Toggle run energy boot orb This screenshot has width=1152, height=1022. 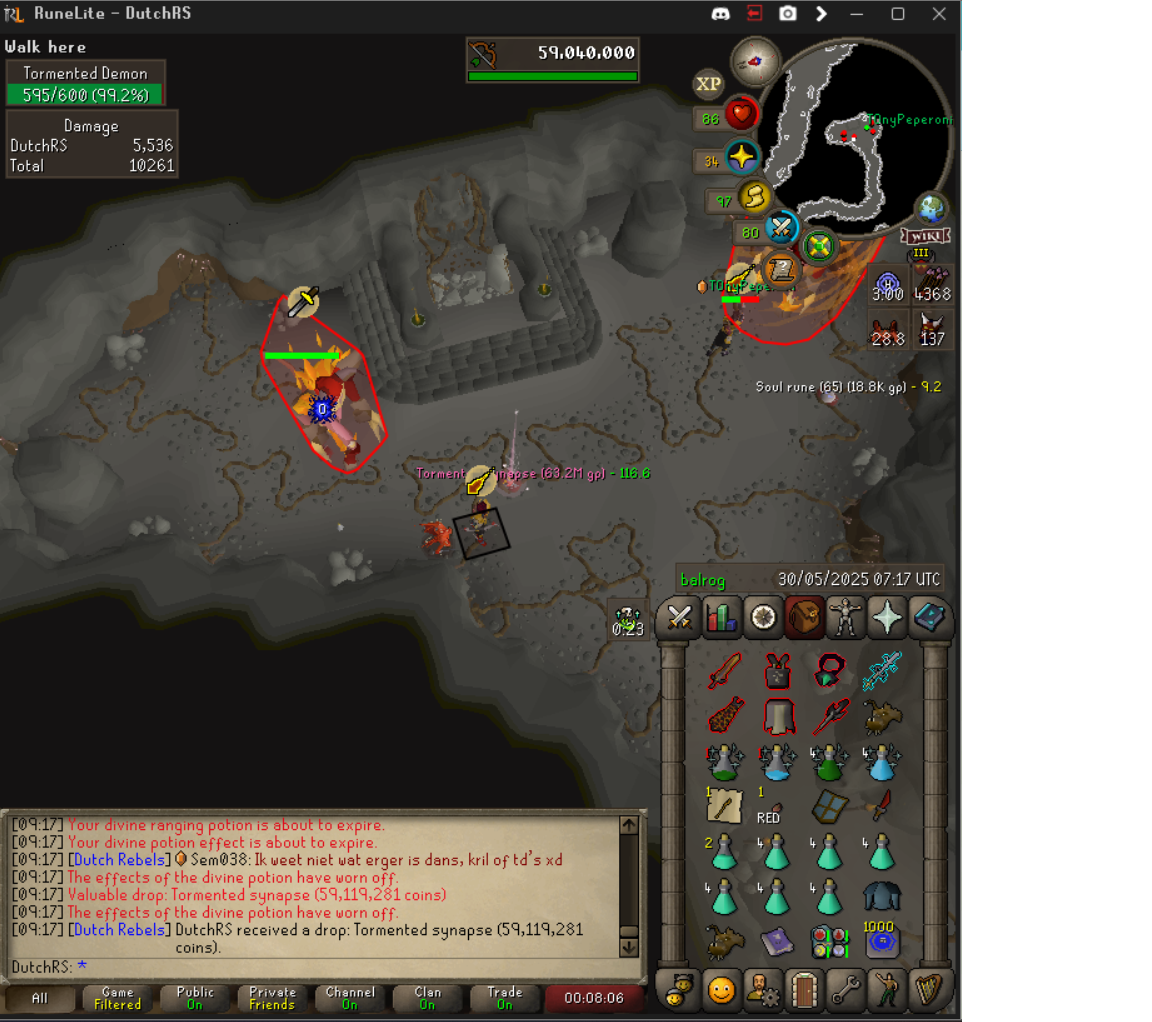[753, 198]
